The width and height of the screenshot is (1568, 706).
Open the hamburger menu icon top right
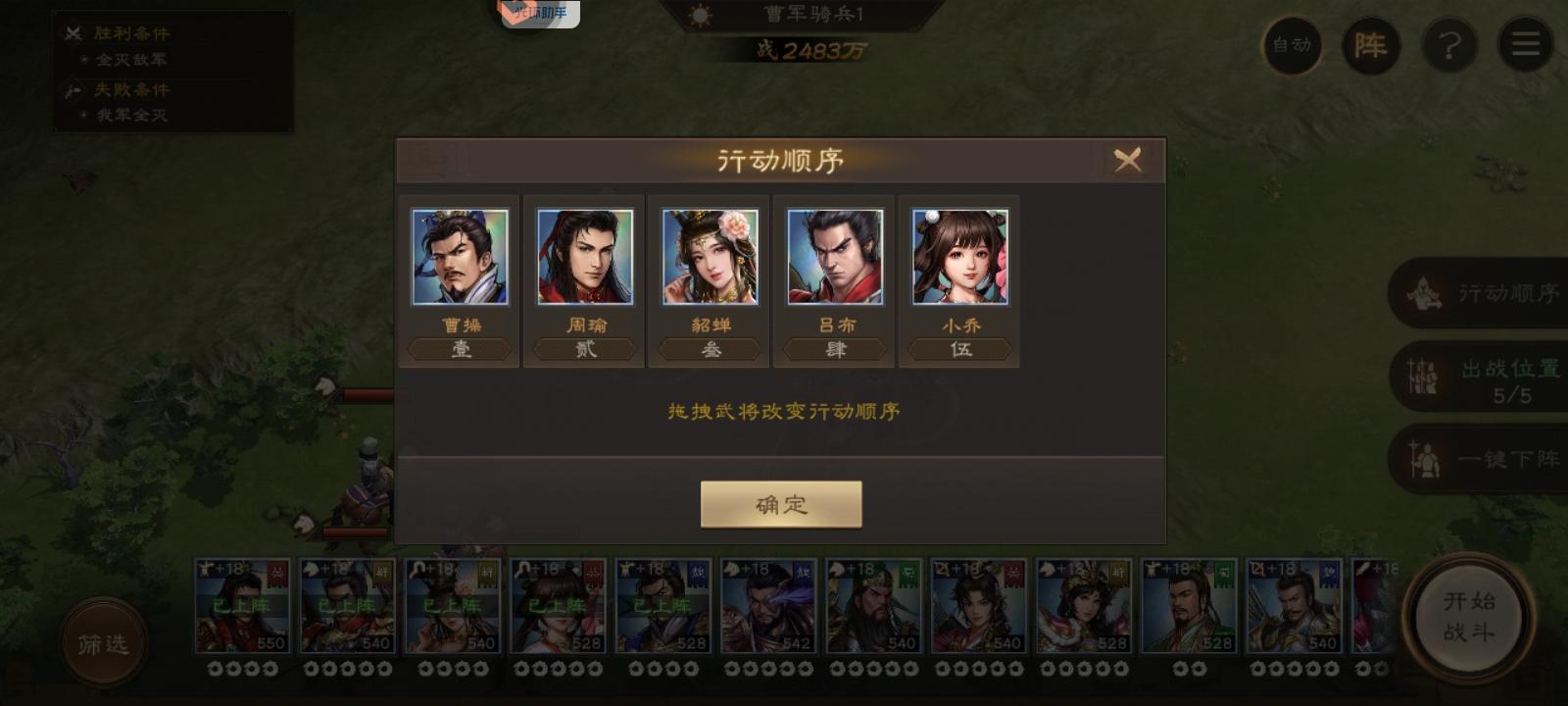1525,45
